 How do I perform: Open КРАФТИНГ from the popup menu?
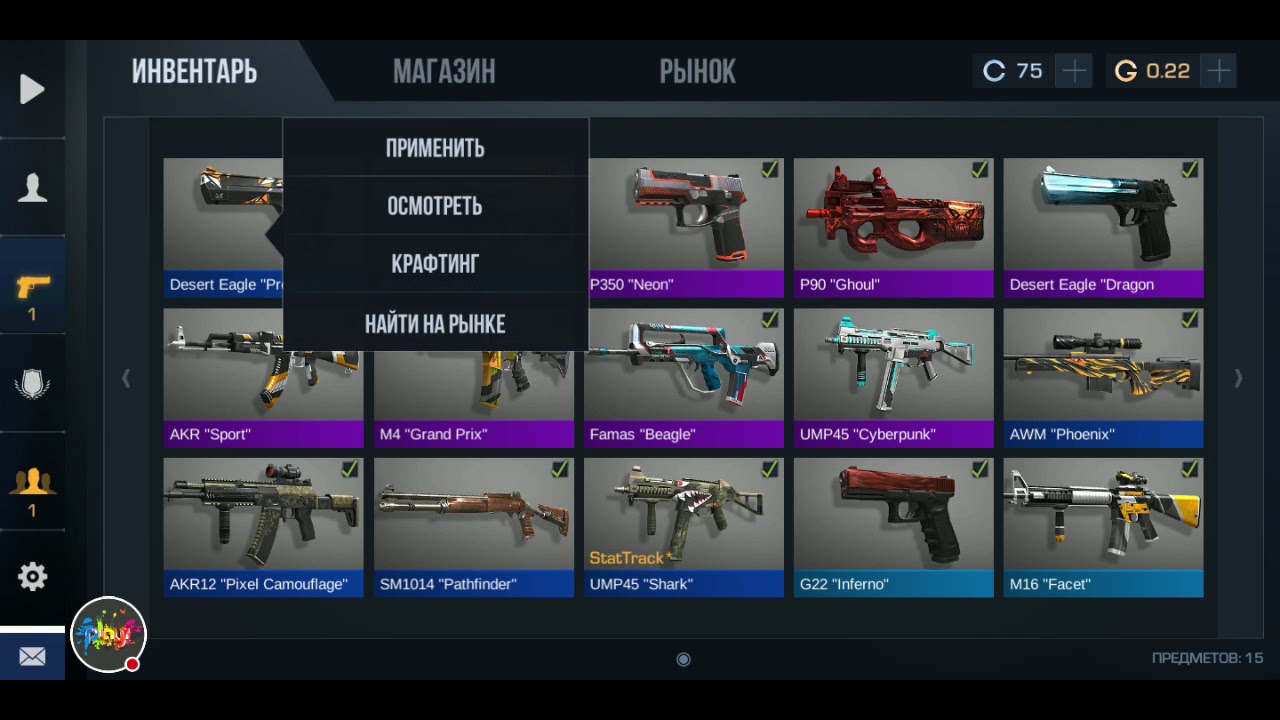tap(435, 264)
